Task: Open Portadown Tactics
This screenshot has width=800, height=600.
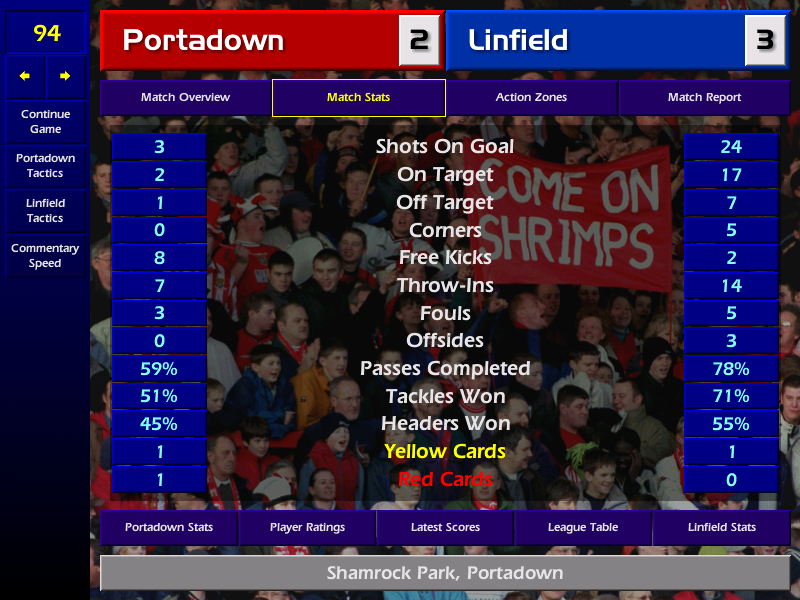Action: pyautogui.click(x=45, y=166)
